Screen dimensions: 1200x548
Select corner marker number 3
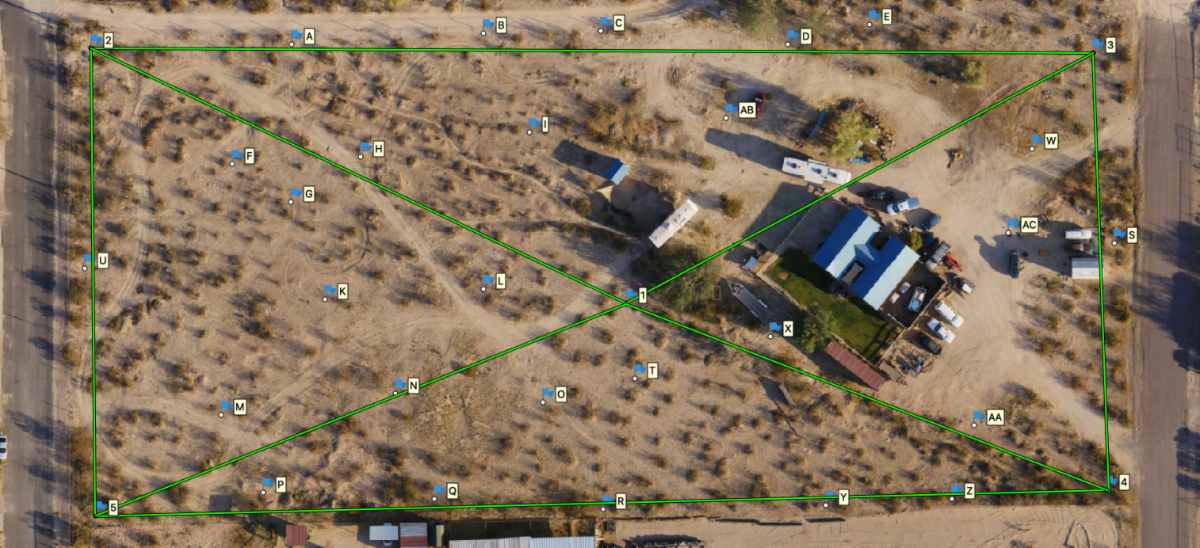pos(1098,45)
